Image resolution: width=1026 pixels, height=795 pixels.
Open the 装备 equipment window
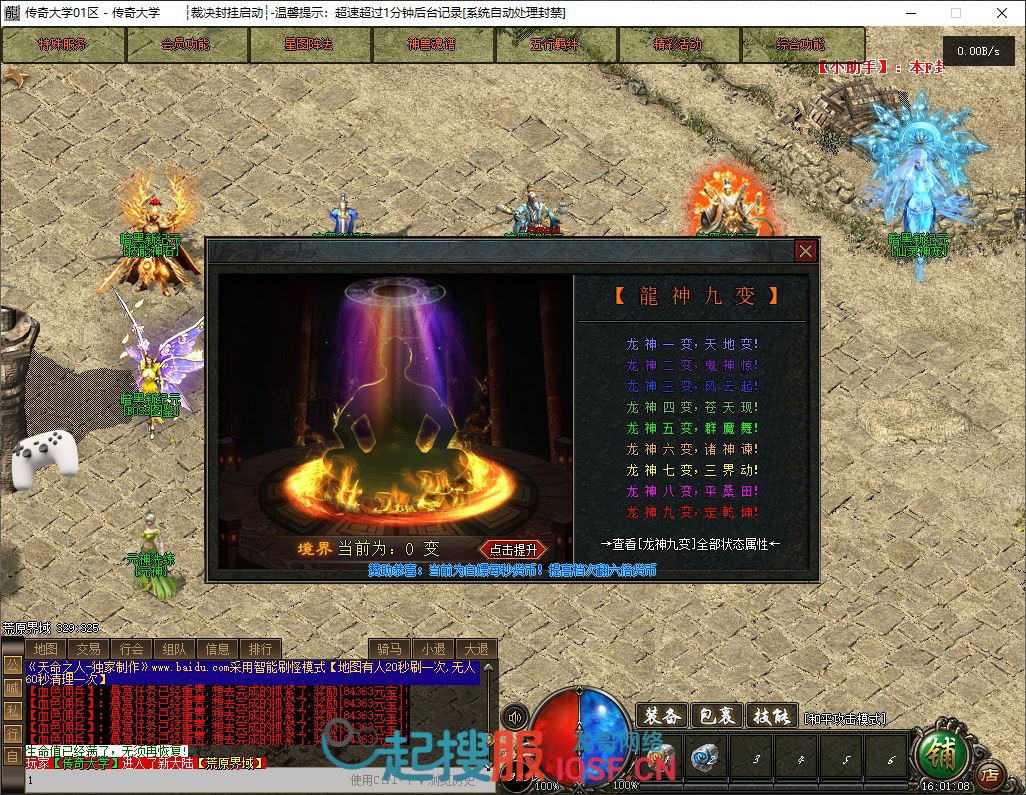tap(662, 716)
